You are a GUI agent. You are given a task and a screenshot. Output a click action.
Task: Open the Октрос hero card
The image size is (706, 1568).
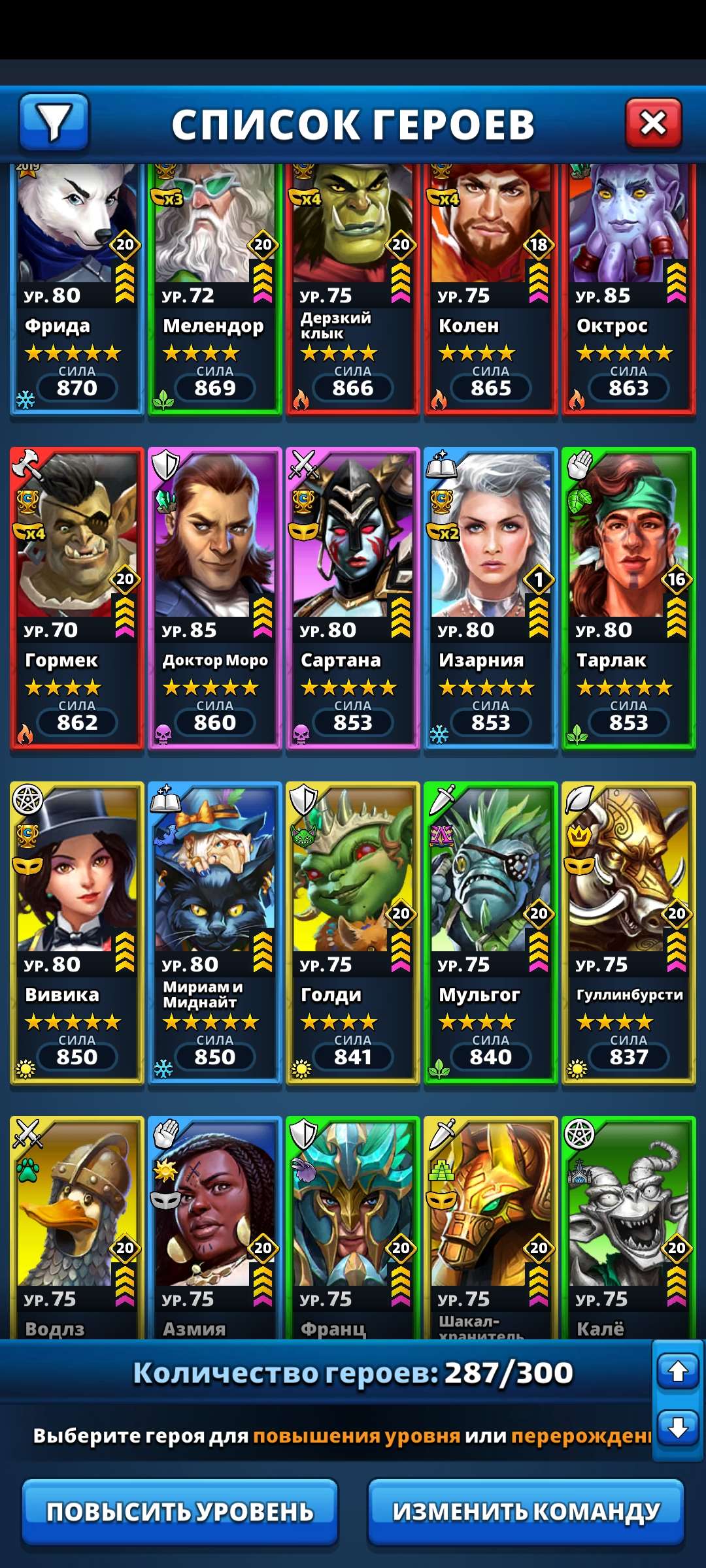[x=628, y=287]
